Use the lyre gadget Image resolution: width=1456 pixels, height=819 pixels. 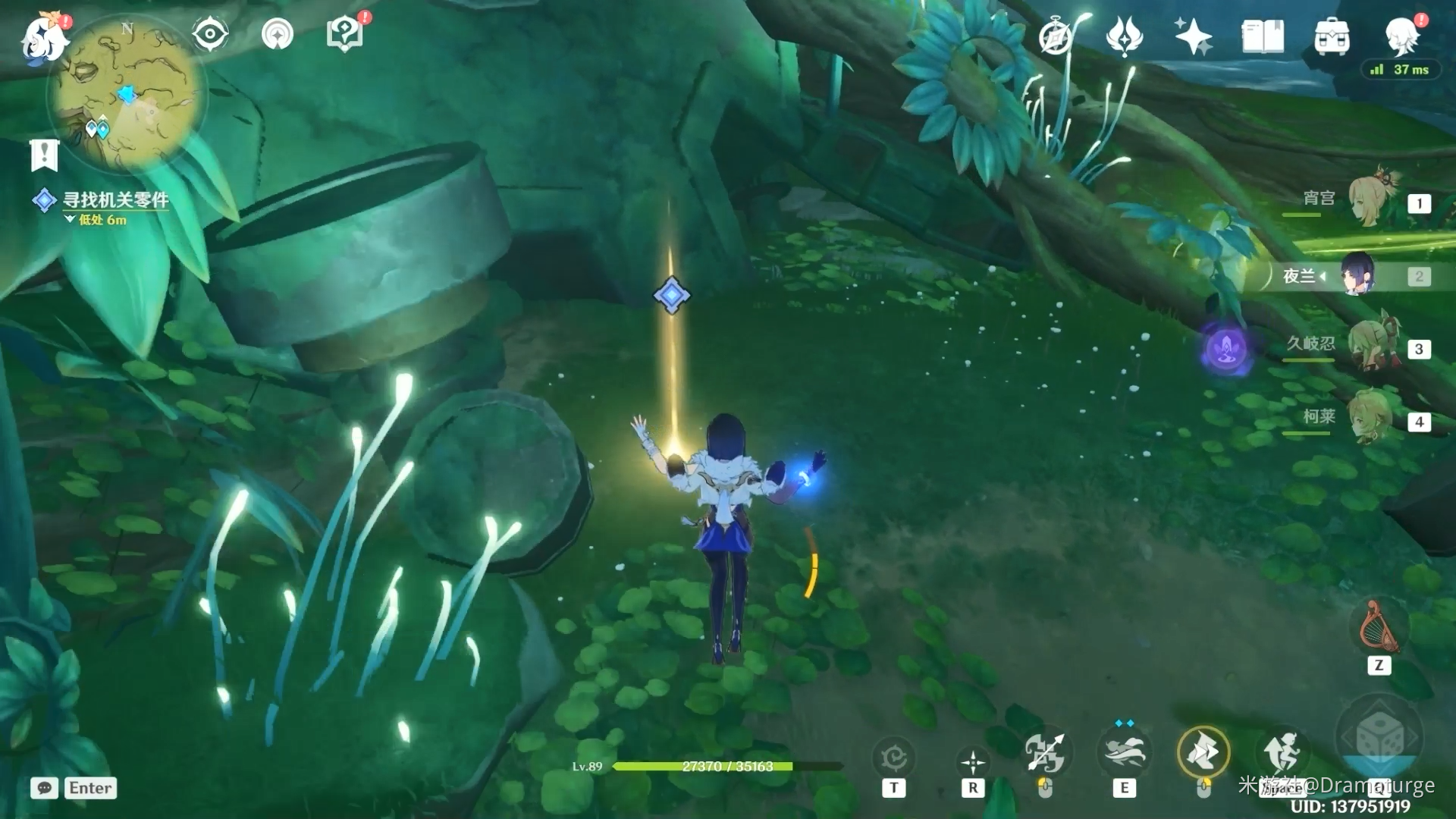coord(1379,628)
